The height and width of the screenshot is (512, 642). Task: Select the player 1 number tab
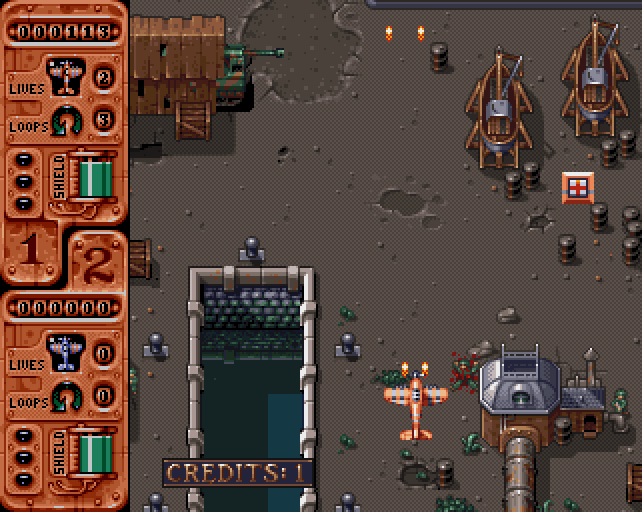(30, 250)
